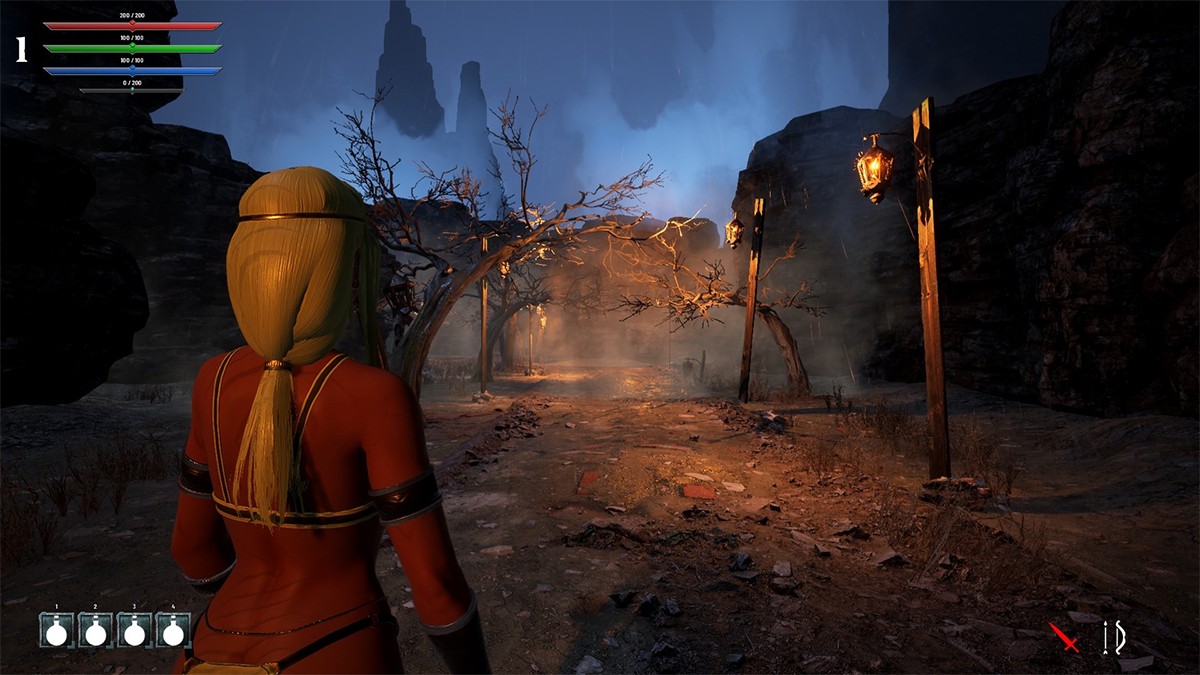Switch to the bow and arrow icon

[x=1113, y=637]
